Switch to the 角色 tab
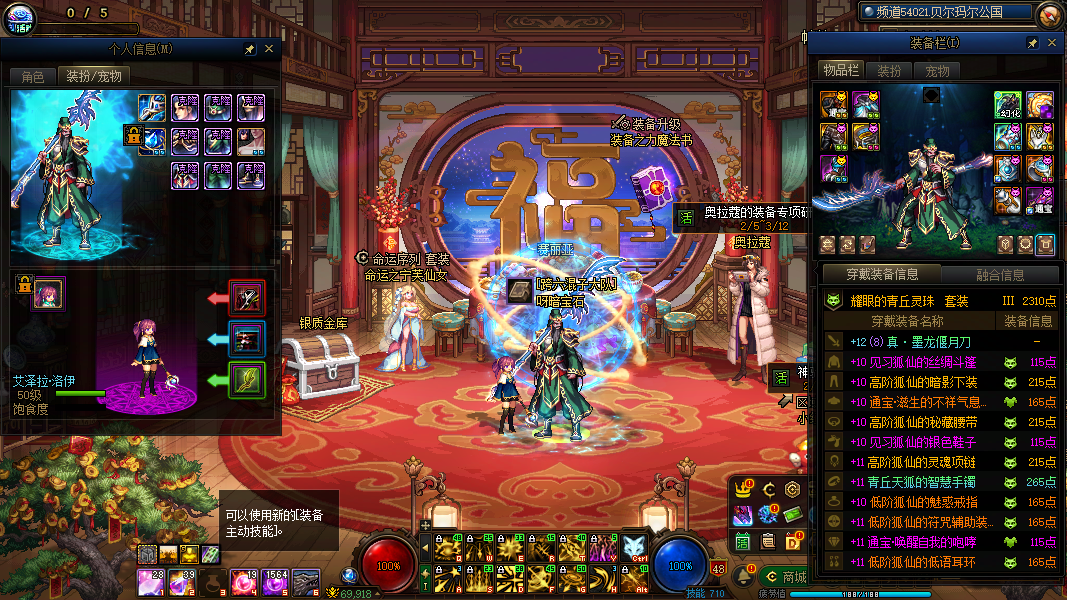This screenshot has width=1067, height=600. [33, 76]
